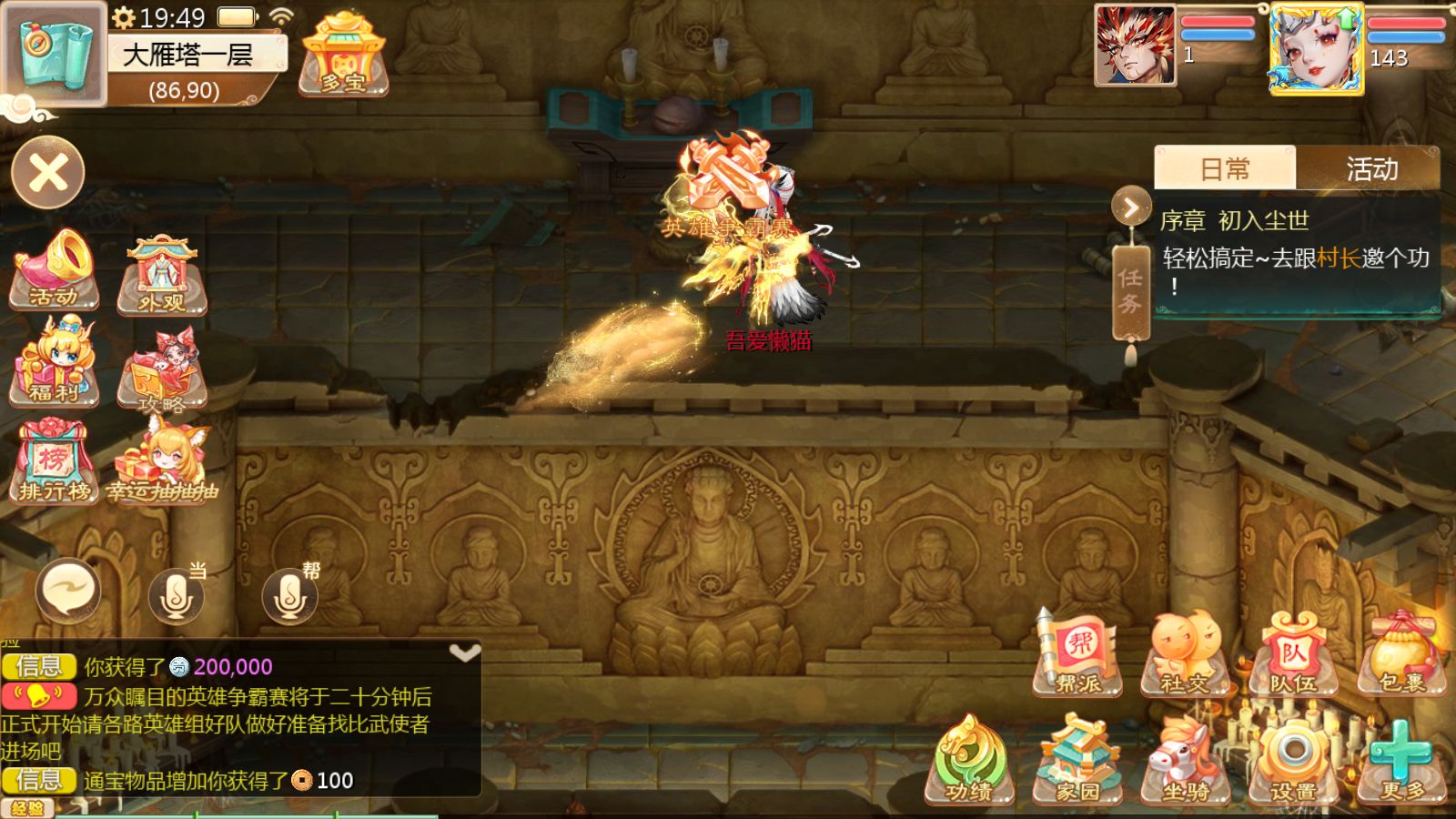Open the 包裹 inventory bag
1456x819 pixels.
[1401, 655]
